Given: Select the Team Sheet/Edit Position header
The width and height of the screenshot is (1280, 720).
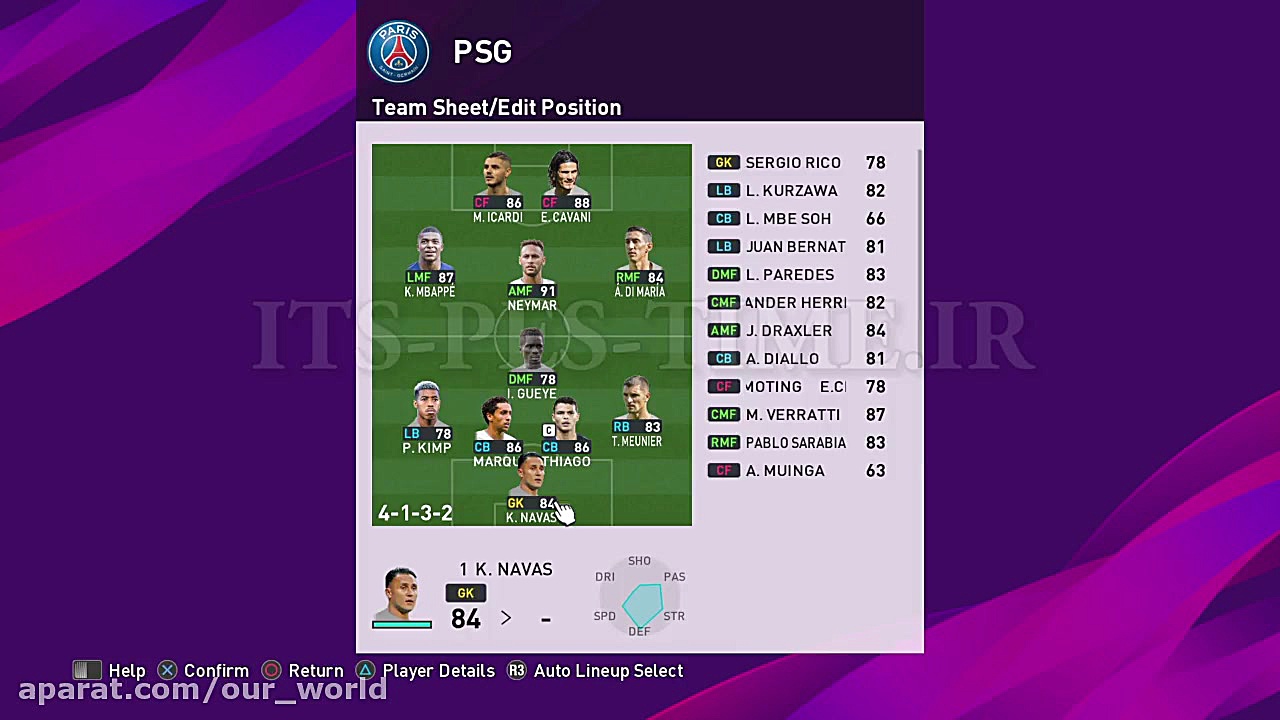Looking at the screenshot, I should coord(496,107).
